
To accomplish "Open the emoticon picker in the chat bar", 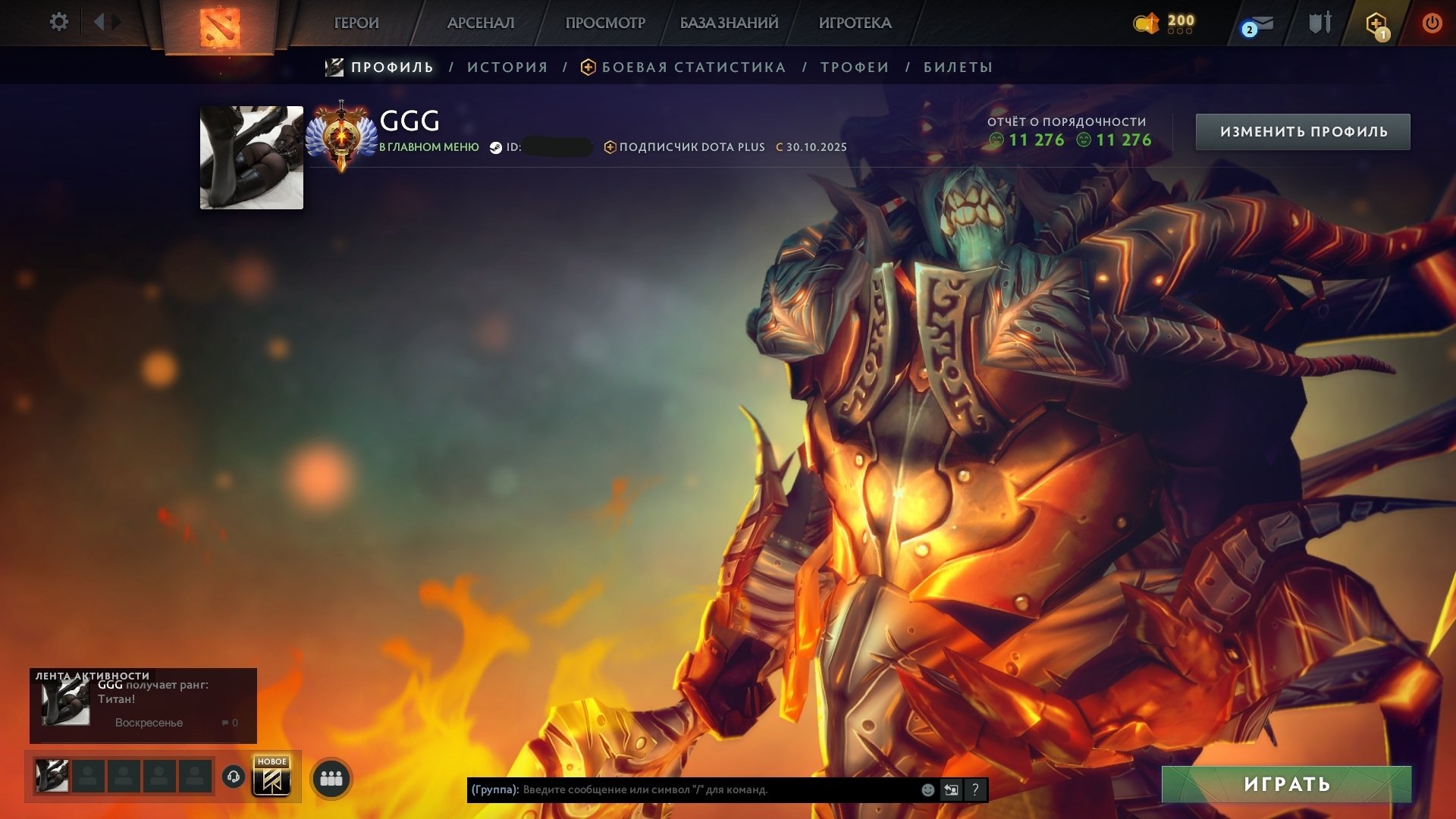I will (x=927, y=790).
